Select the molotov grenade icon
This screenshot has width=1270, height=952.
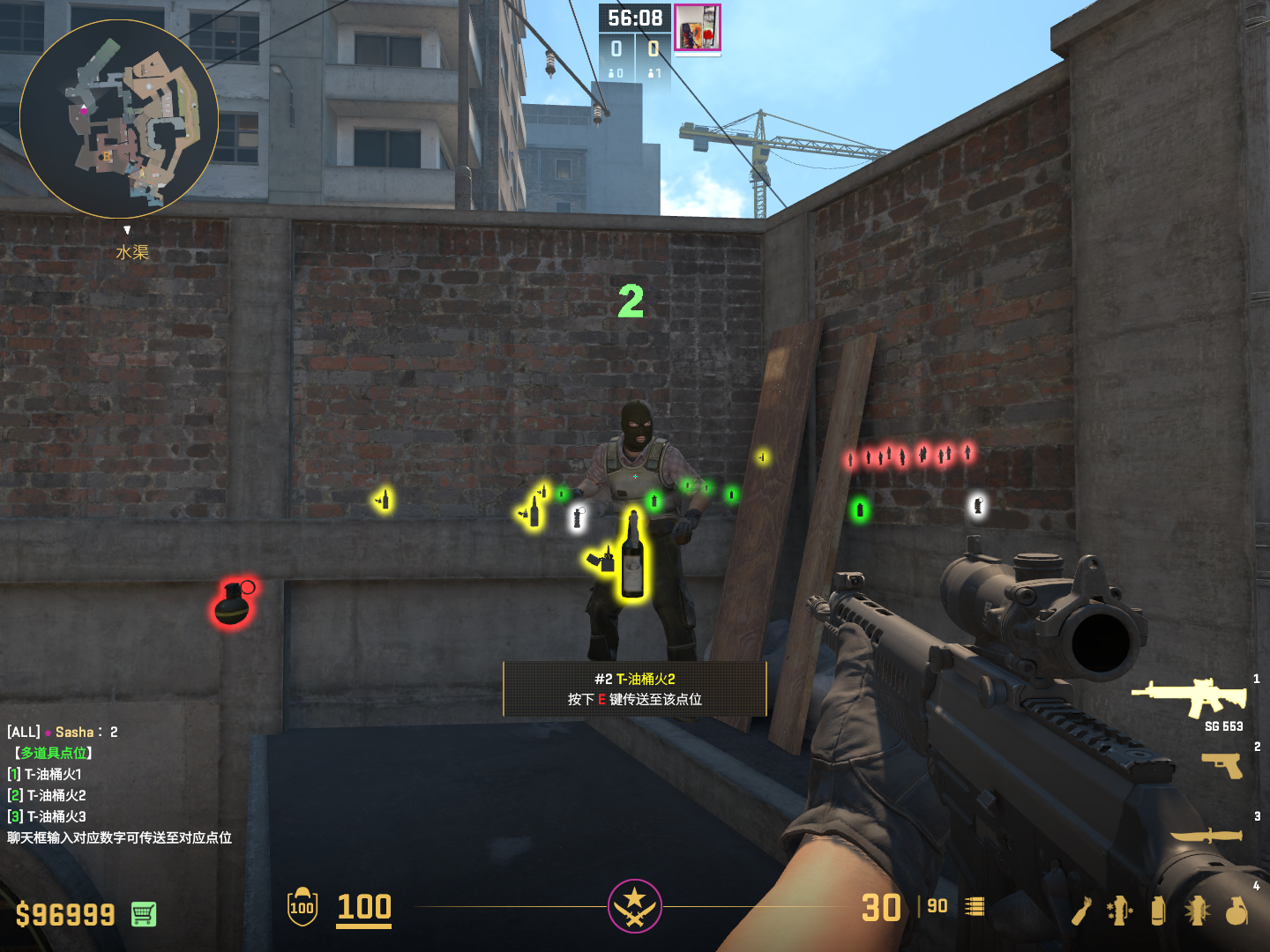click(x=1082, y=911)
